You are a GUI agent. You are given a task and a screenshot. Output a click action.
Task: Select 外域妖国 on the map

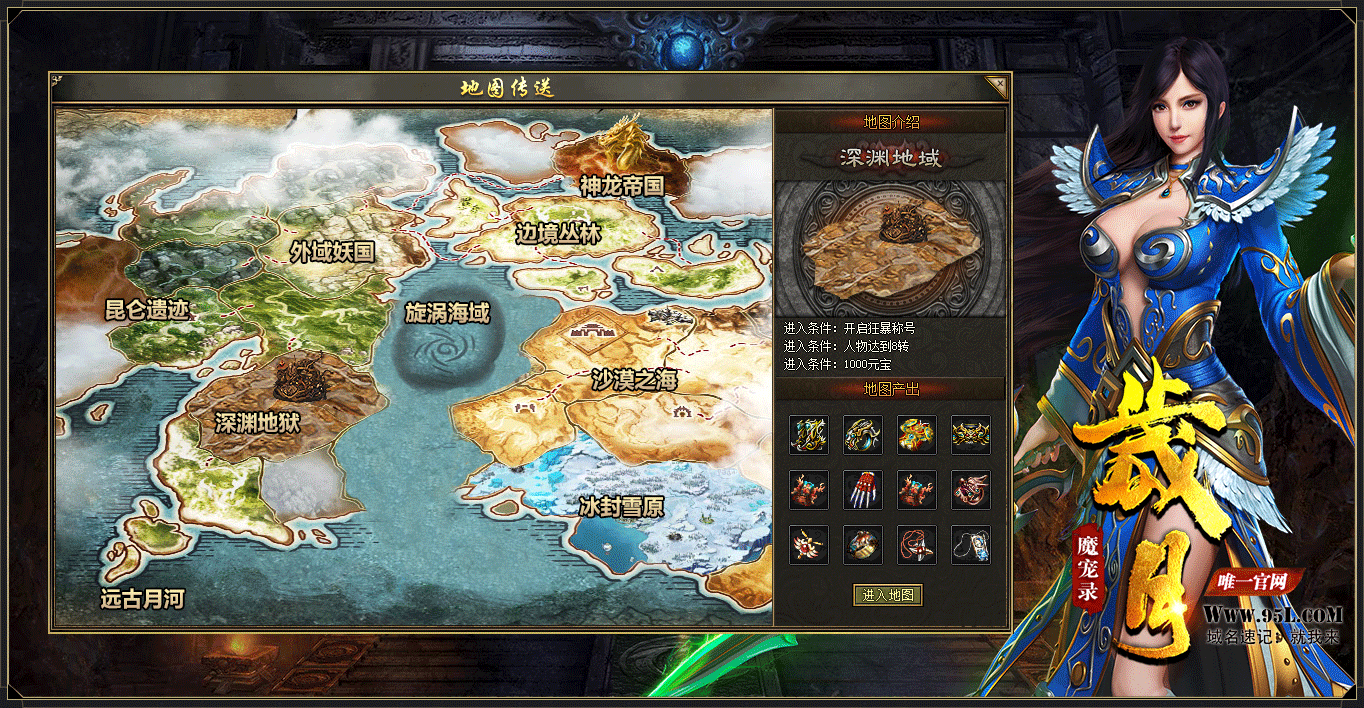coord(332,251)
